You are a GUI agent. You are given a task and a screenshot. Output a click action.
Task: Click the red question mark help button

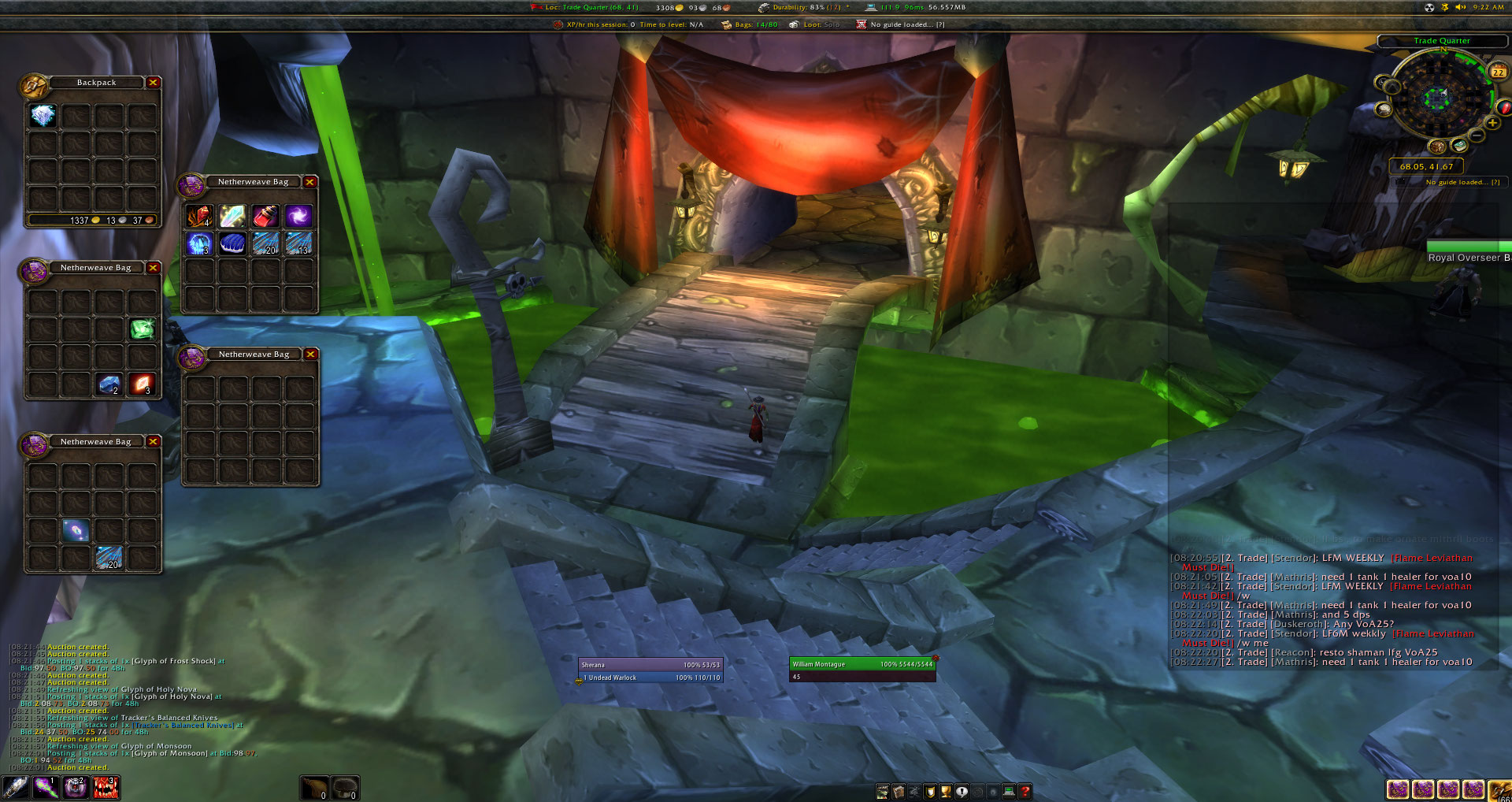[1025, 792]
